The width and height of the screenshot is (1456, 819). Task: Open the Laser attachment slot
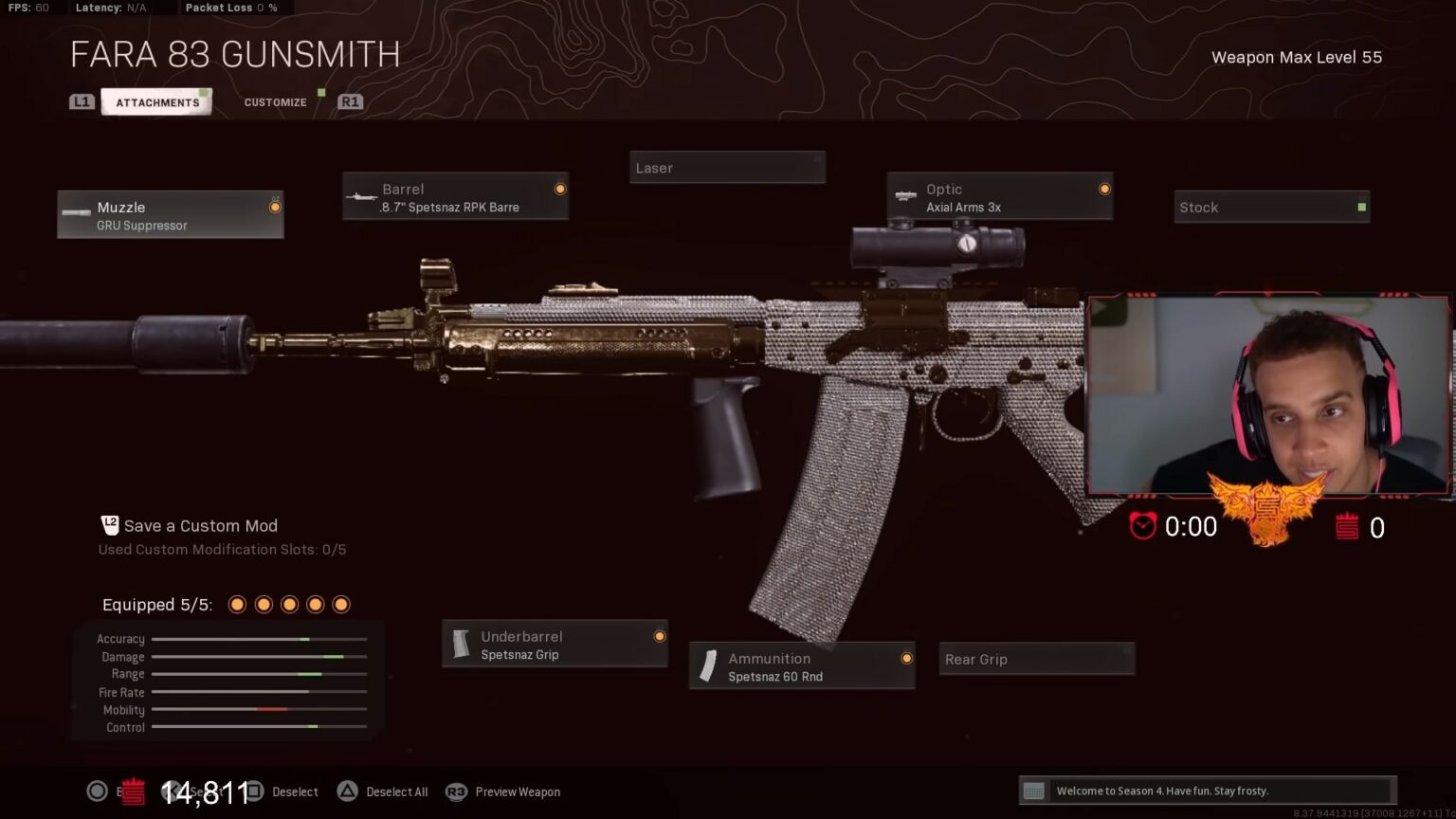click(727, 167)
